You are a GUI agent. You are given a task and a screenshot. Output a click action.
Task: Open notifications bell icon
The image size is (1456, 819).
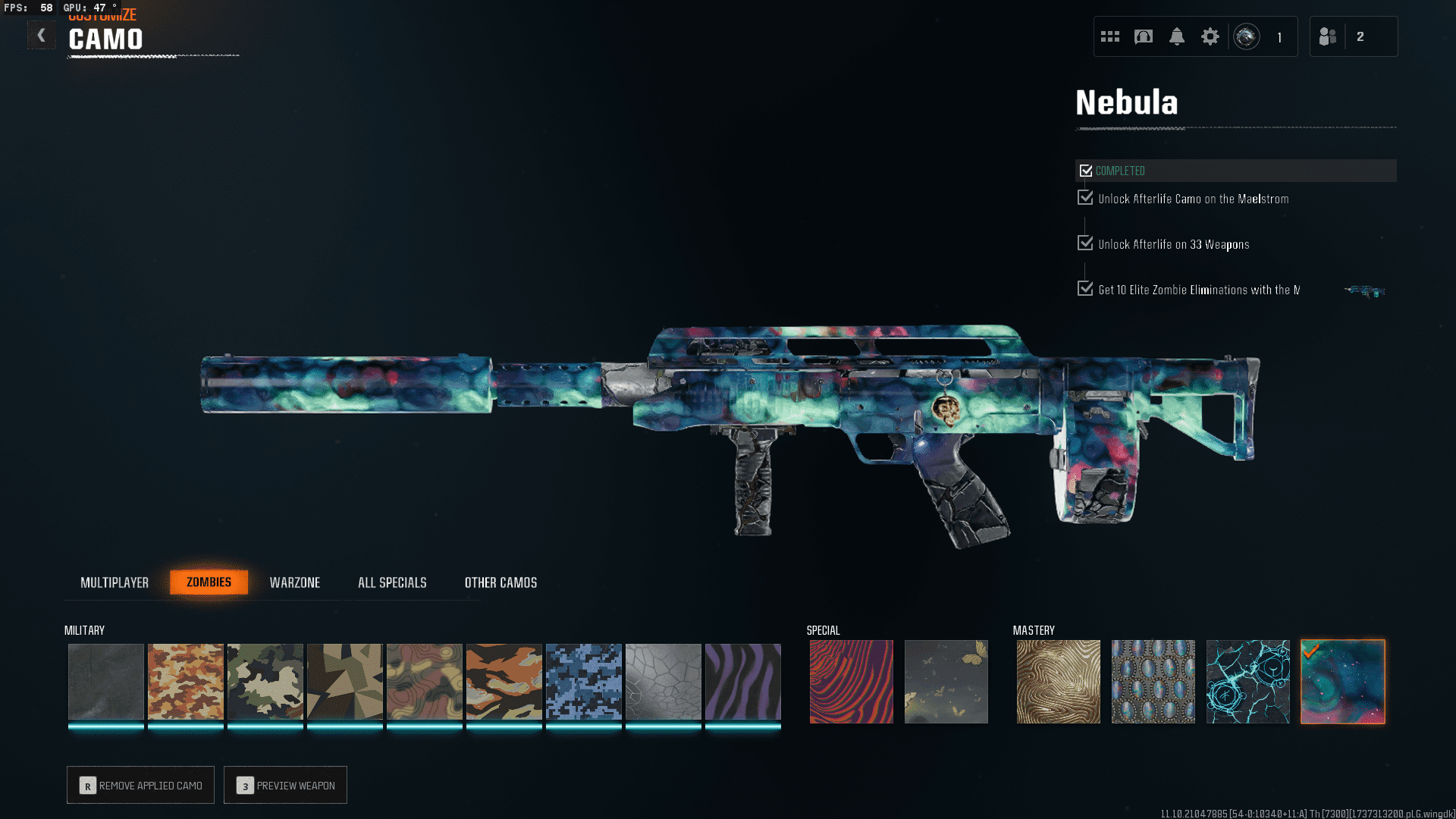[1177, 36]
